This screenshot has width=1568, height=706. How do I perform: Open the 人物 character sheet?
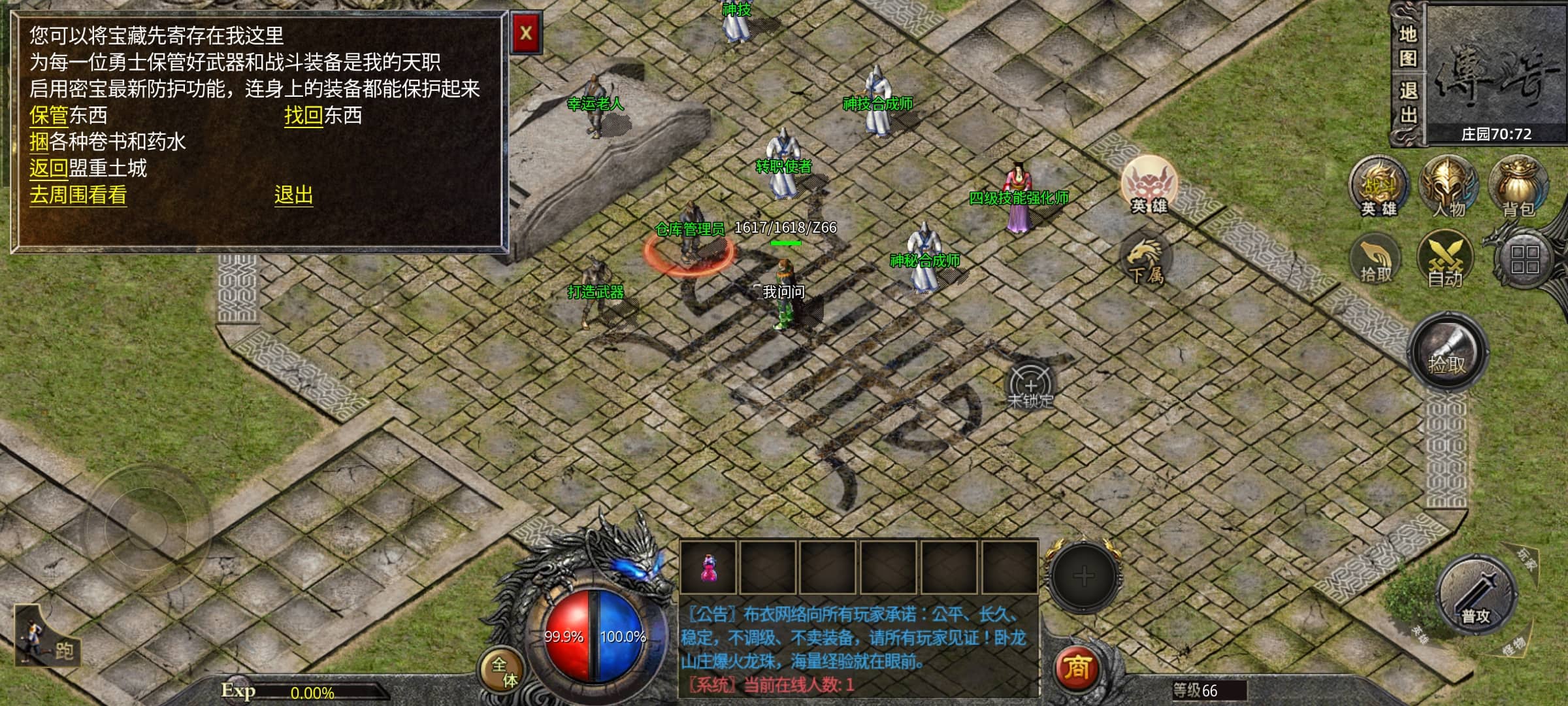point(1448,187)
